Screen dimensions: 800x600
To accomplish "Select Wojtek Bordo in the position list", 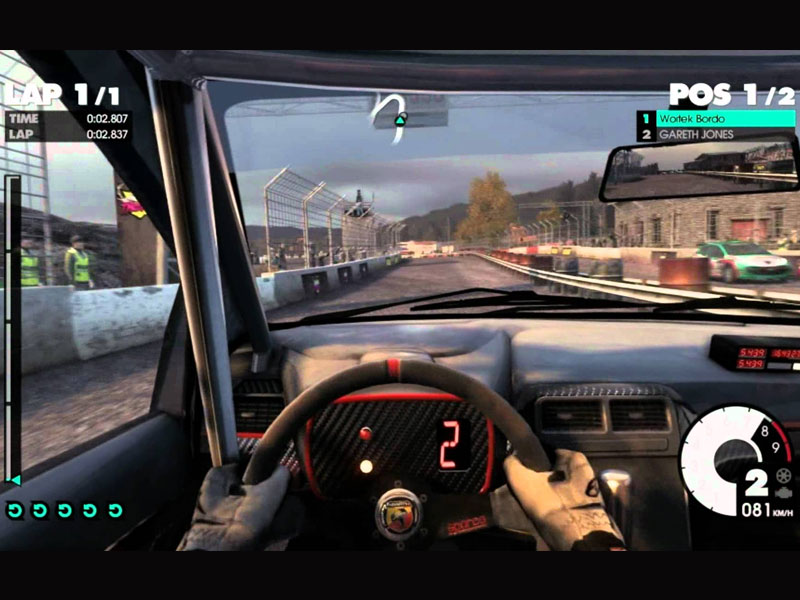I will pyautogui.click(x=717, y=118).
